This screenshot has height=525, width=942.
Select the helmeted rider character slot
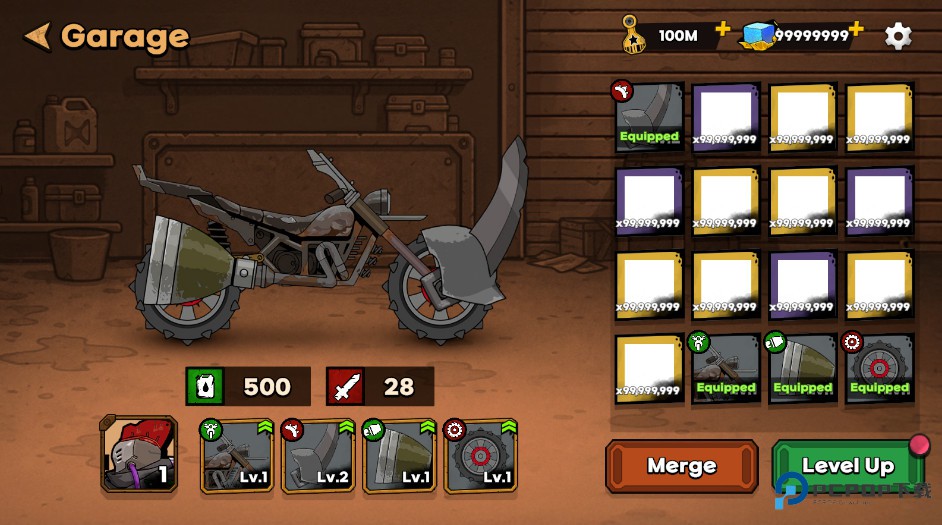(x=139, y=455)
